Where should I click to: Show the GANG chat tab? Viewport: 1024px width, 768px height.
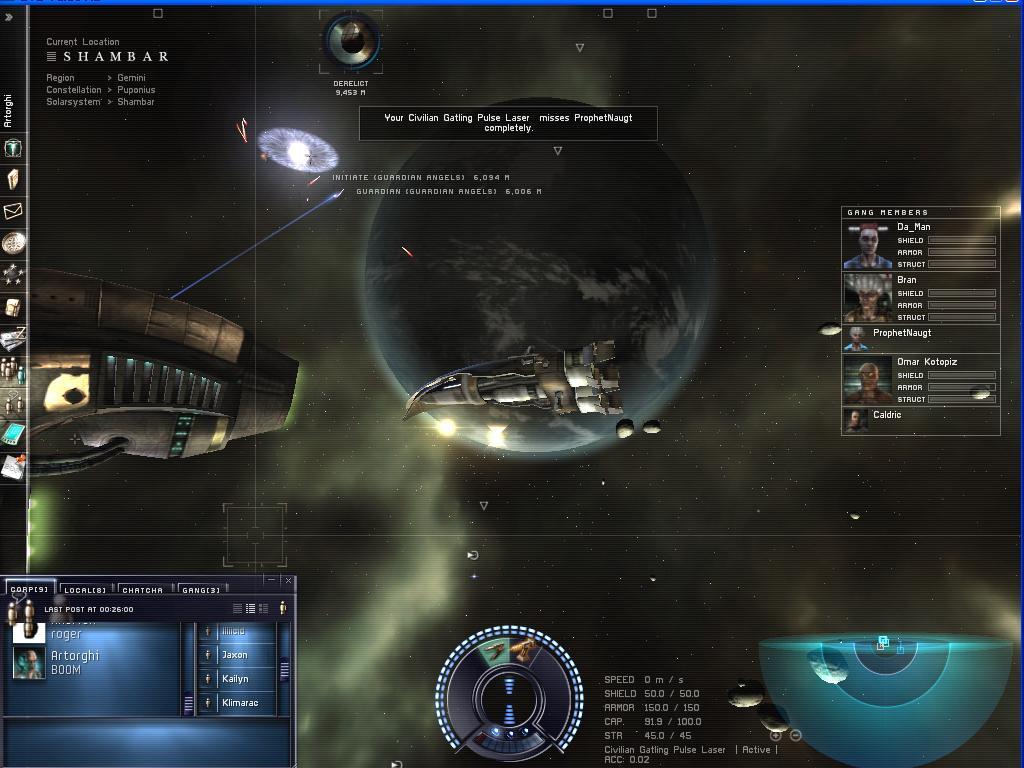(201, 590)
